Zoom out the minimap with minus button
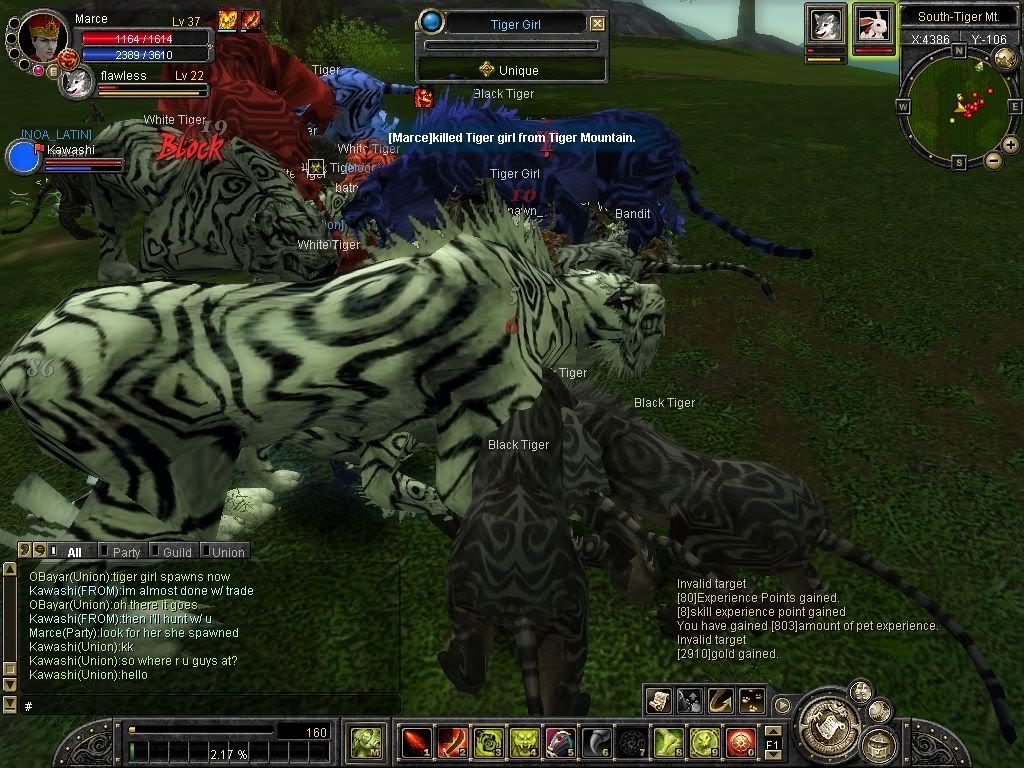This screenshot has height=768, width=1024. [994, 160]
